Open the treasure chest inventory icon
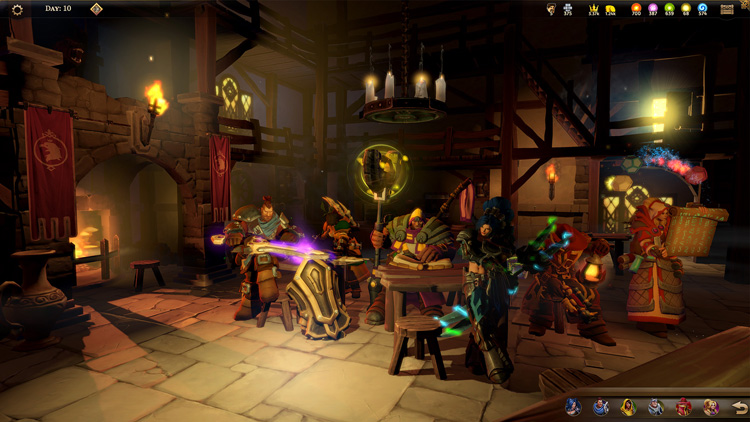 727,9
